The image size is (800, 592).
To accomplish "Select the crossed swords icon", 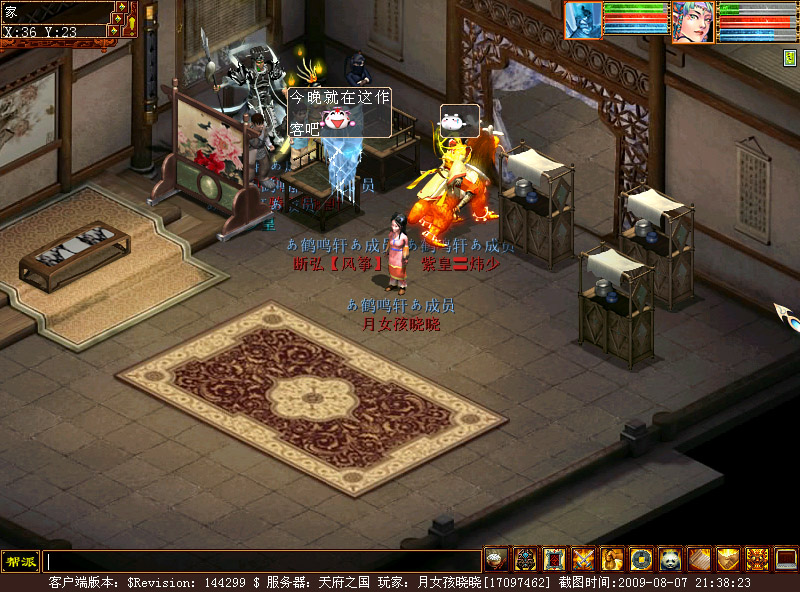I will pyautogui.click(x=583, y=560).
